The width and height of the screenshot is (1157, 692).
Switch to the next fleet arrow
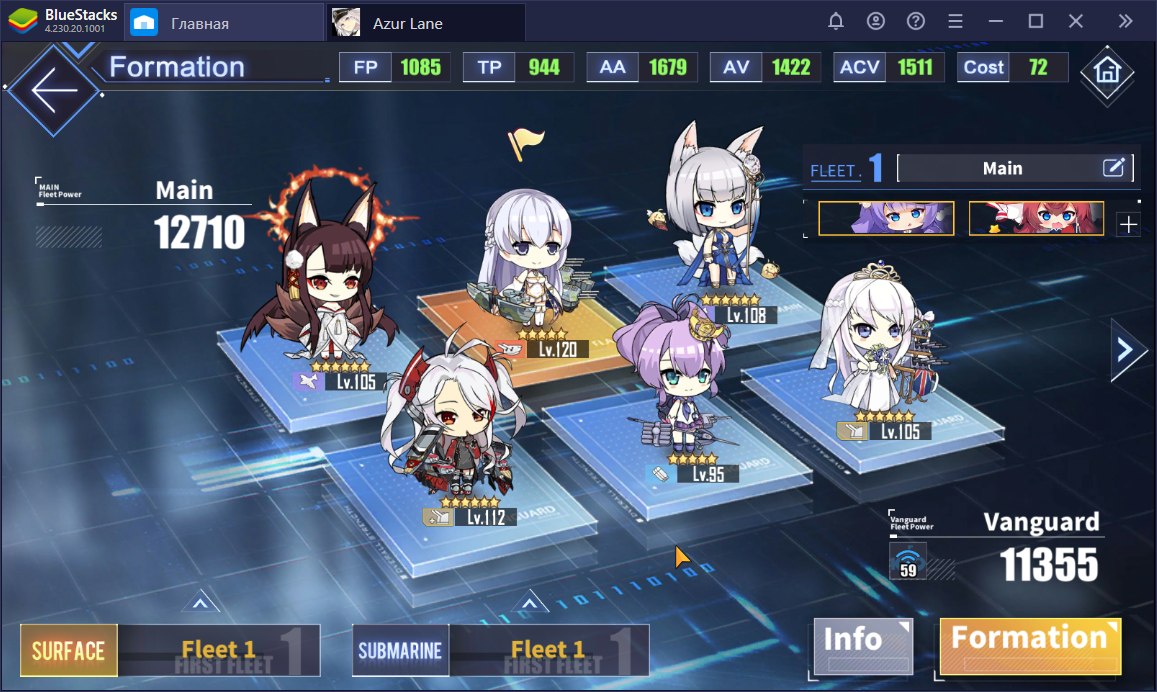[x=1126, y=350]
